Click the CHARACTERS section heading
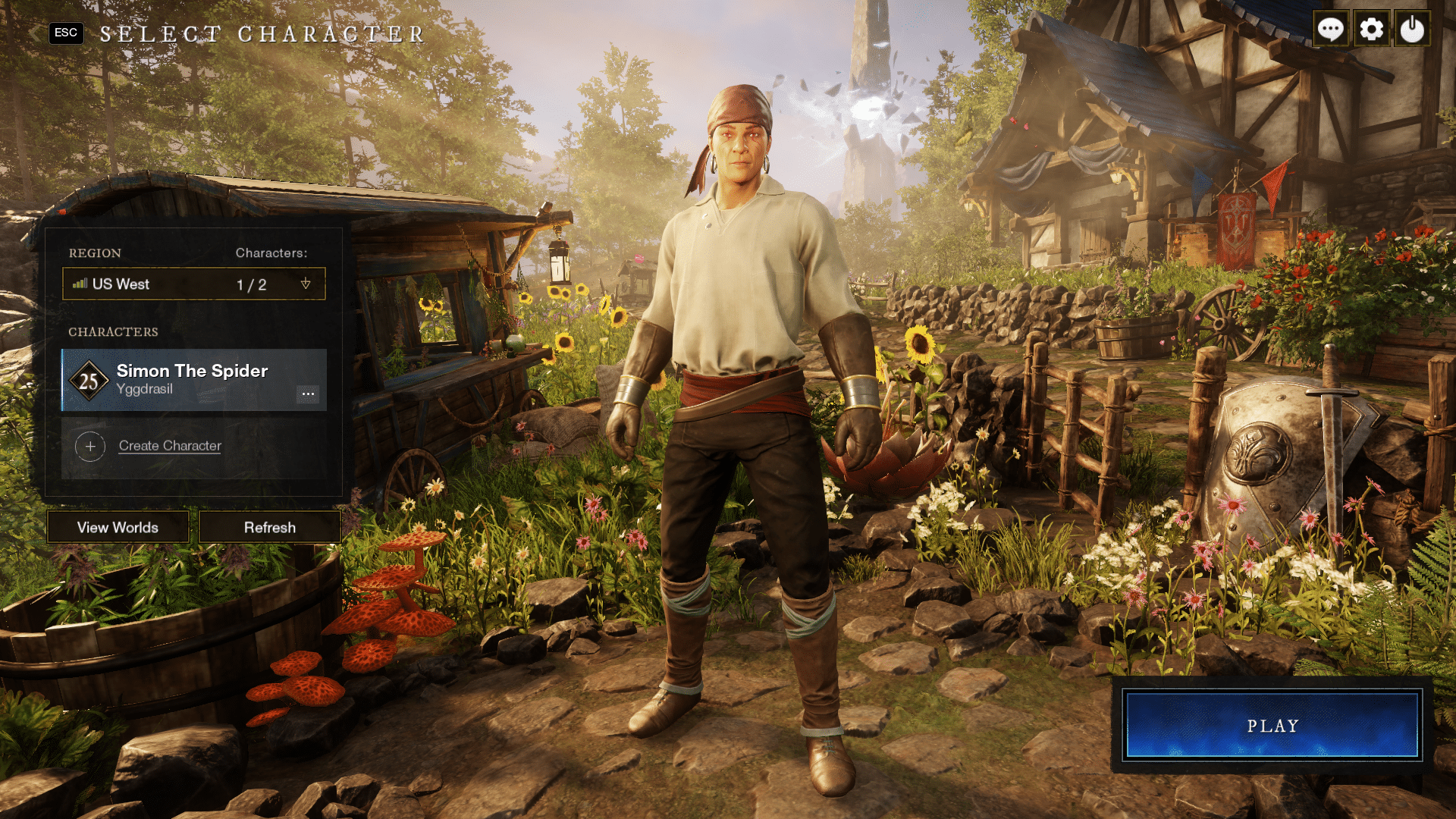Image resolution: width=1456 pixels, height=819 pixels. pyautogui.click(x=112, y=332)
